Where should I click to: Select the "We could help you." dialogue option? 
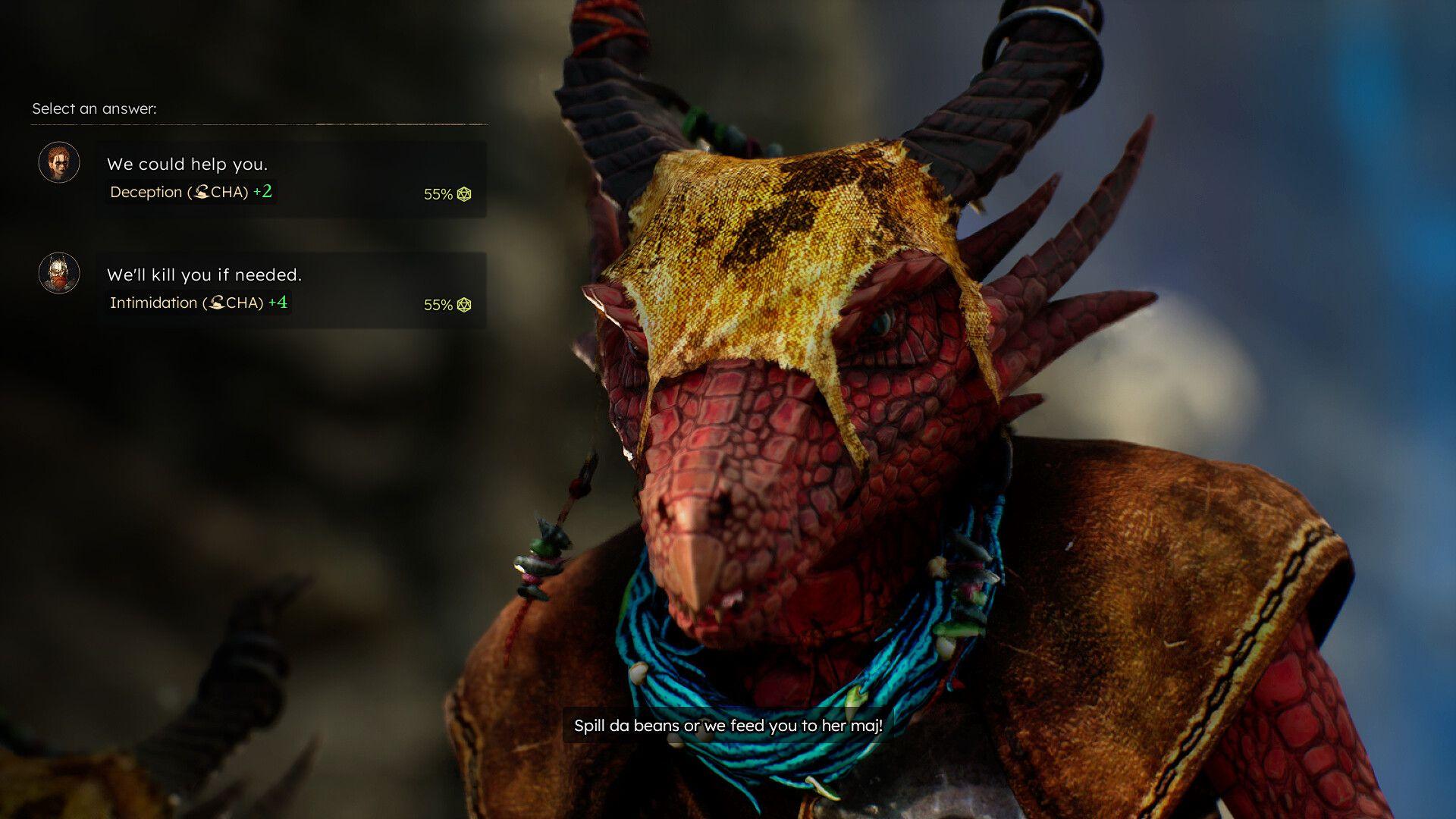click(x=190, y=164)
